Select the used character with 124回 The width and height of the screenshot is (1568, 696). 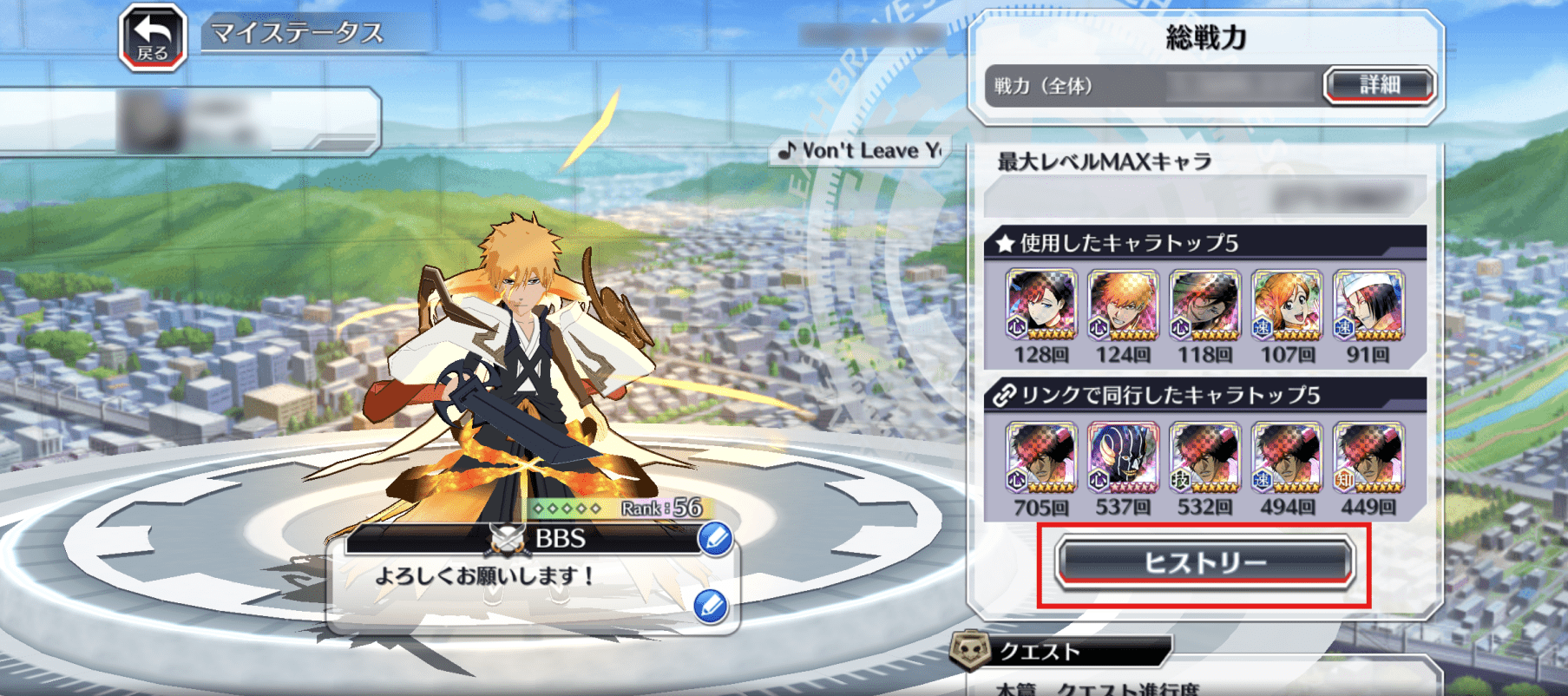[x=1123, y=305]
